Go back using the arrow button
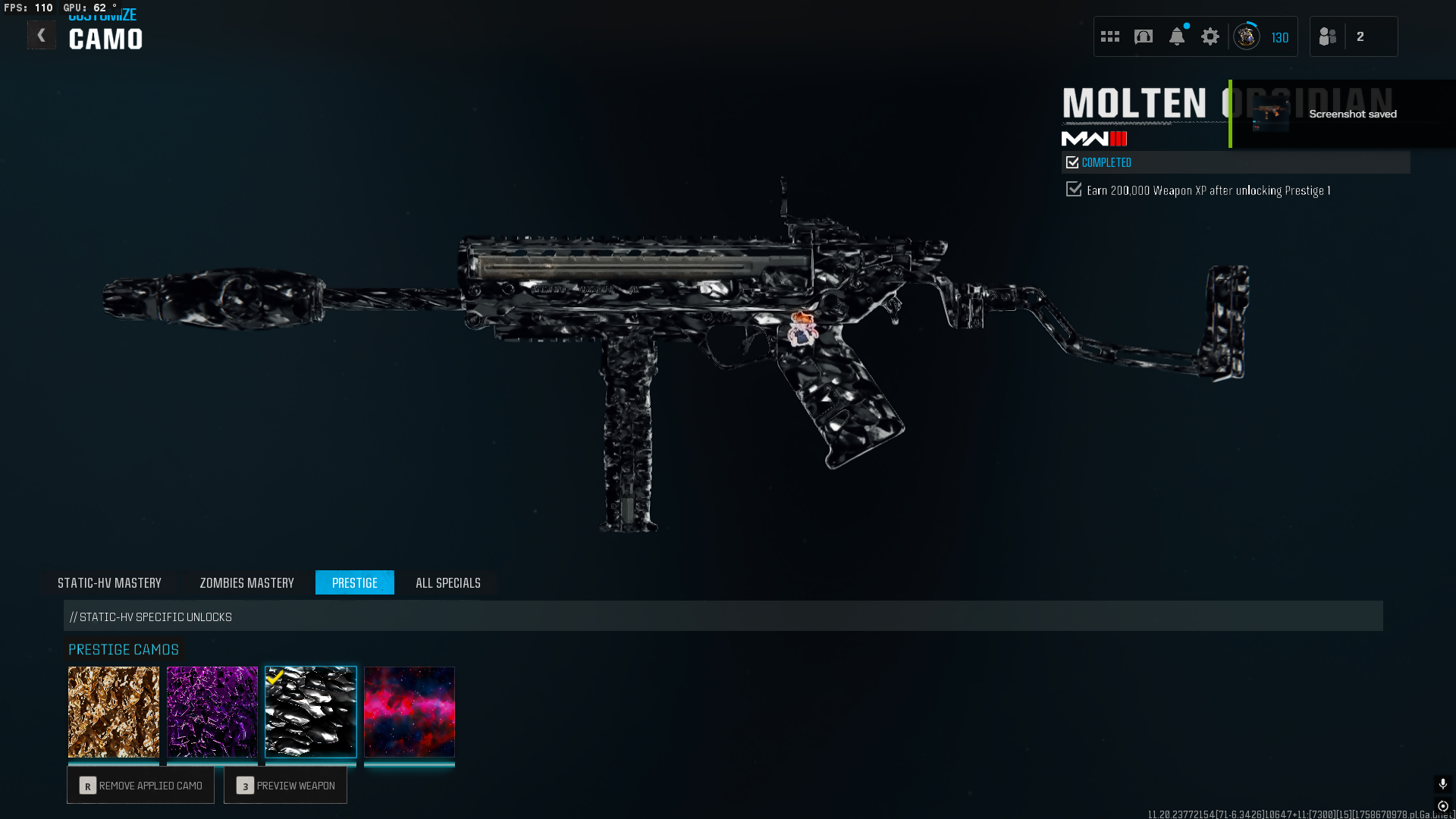This screenshot has width=1456, height=819. (42, 36)
